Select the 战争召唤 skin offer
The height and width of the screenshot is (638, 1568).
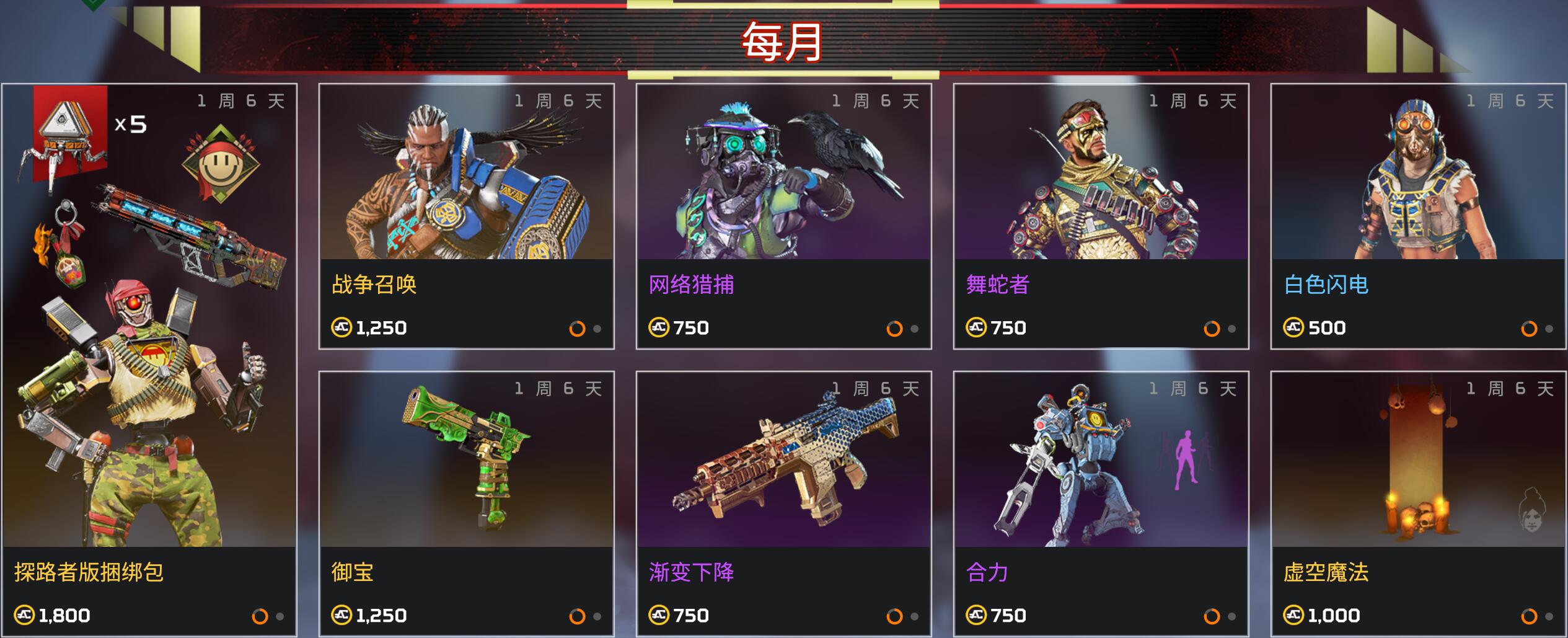(x=466, y=216)
